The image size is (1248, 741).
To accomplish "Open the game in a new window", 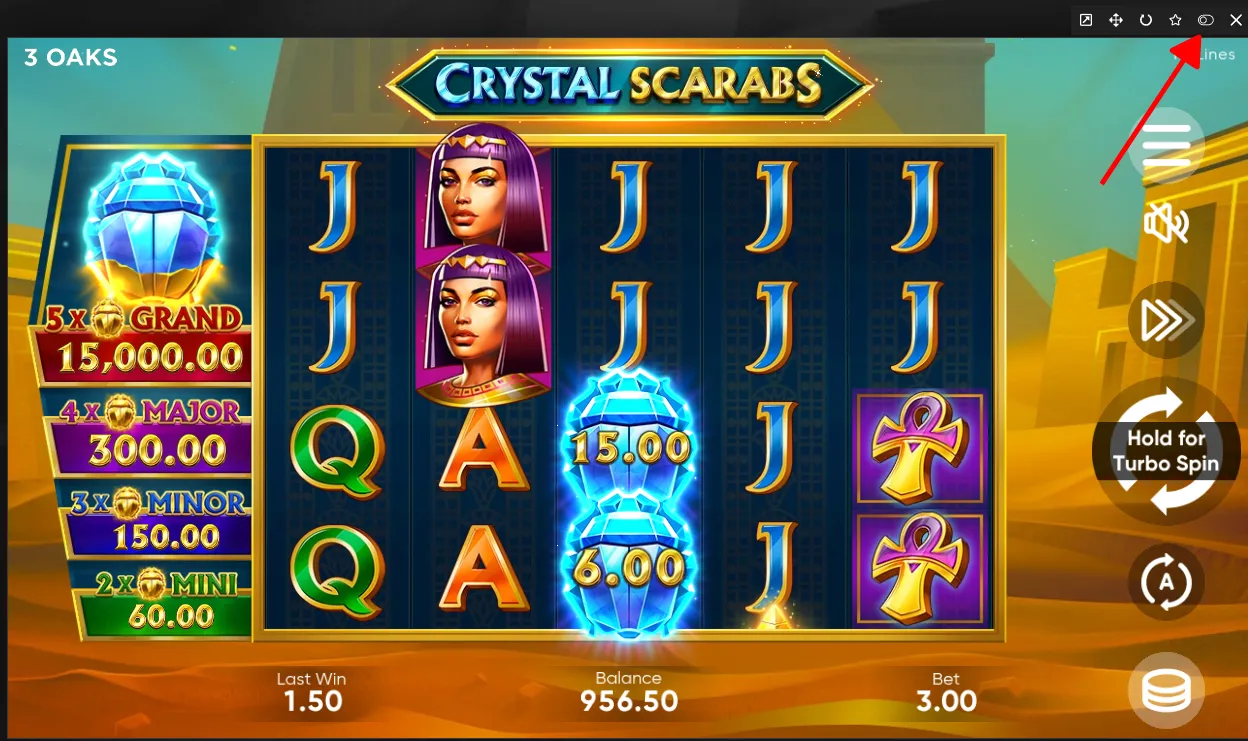I will click(1086, 20).
